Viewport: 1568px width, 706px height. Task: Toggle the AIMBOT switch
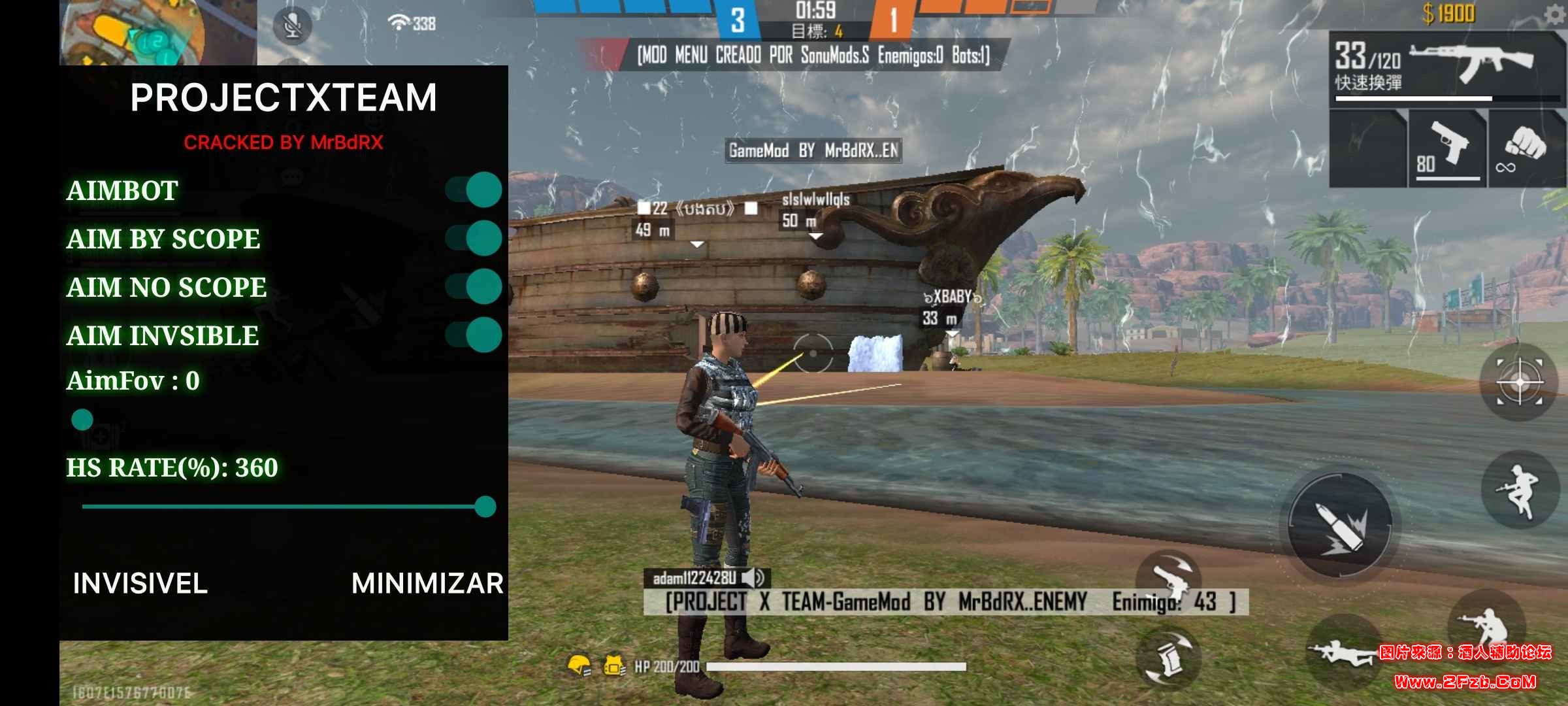click(x=474, y=190)
